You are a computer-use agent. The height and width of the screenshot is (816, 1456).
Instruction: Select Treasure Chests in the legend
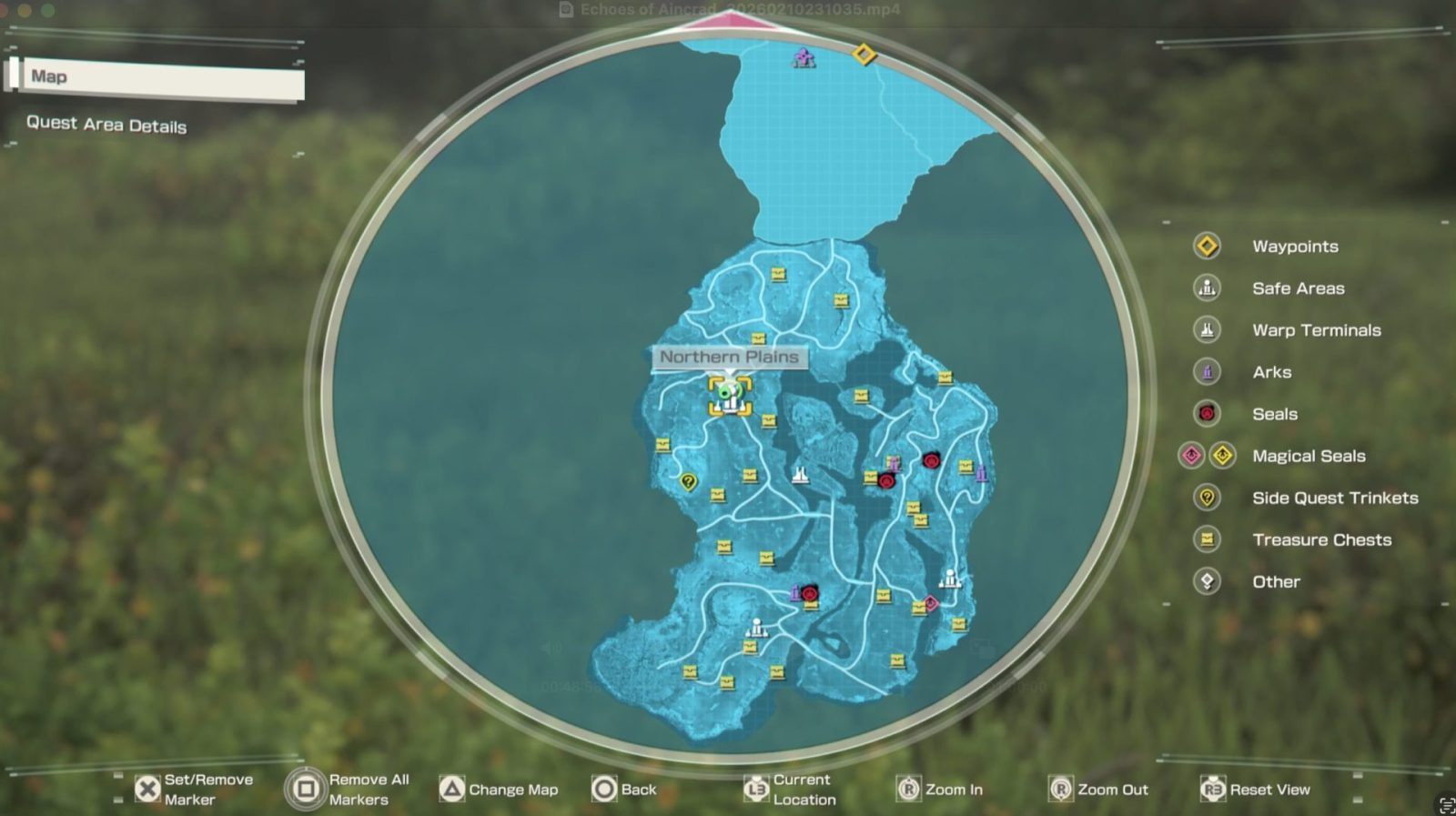tap(1321, 539)
